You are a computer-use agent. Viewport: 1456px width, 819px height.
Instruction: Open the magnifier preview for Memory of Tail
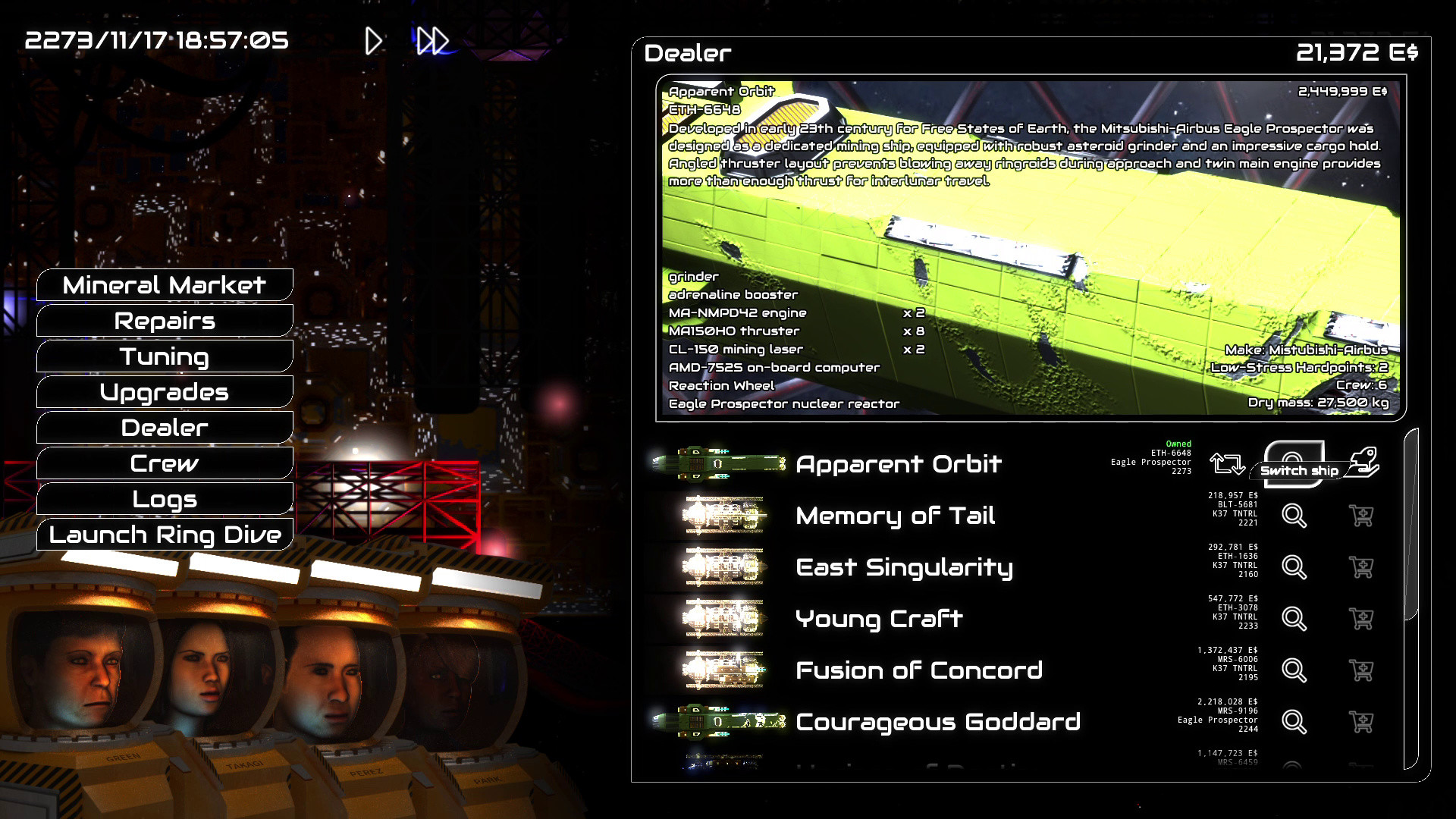tap(1293, 516)
